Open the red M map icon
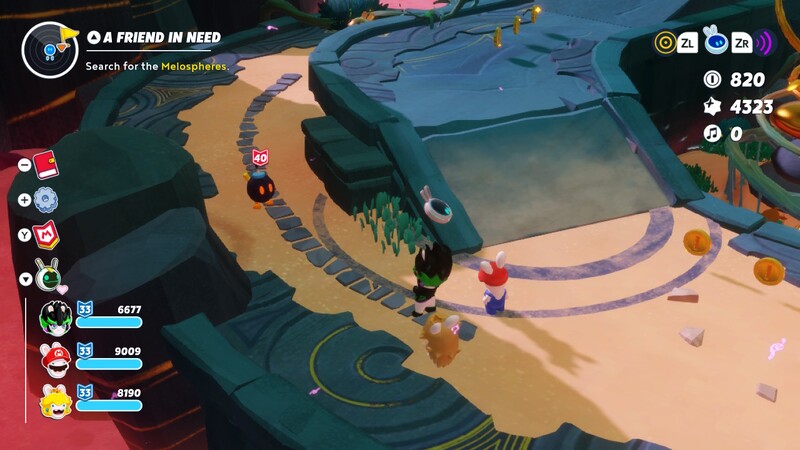800x450 pixels. tap(46, 234)
